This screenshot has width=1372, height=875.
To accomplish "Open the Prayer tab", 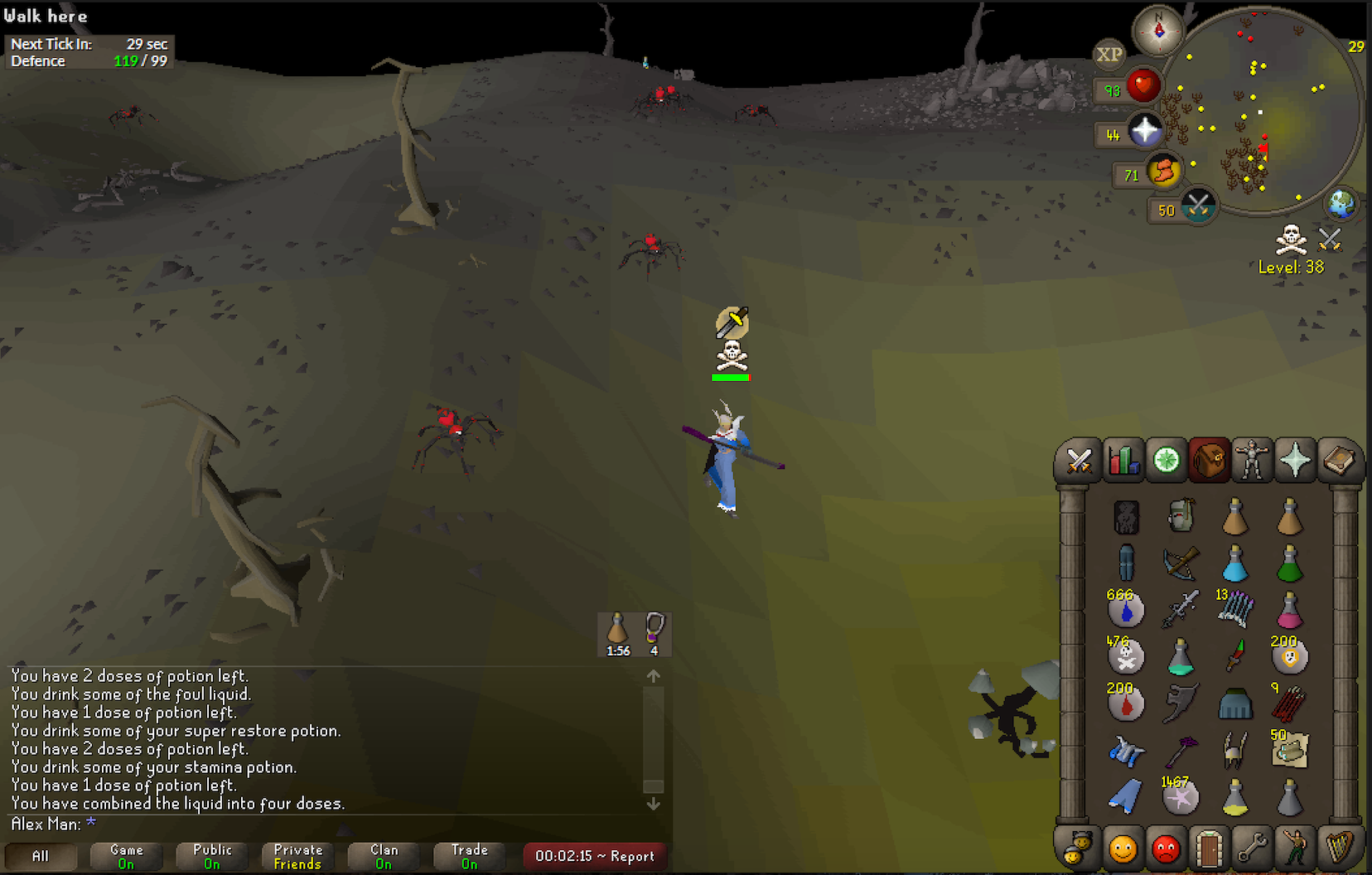I will point(1294,461).
